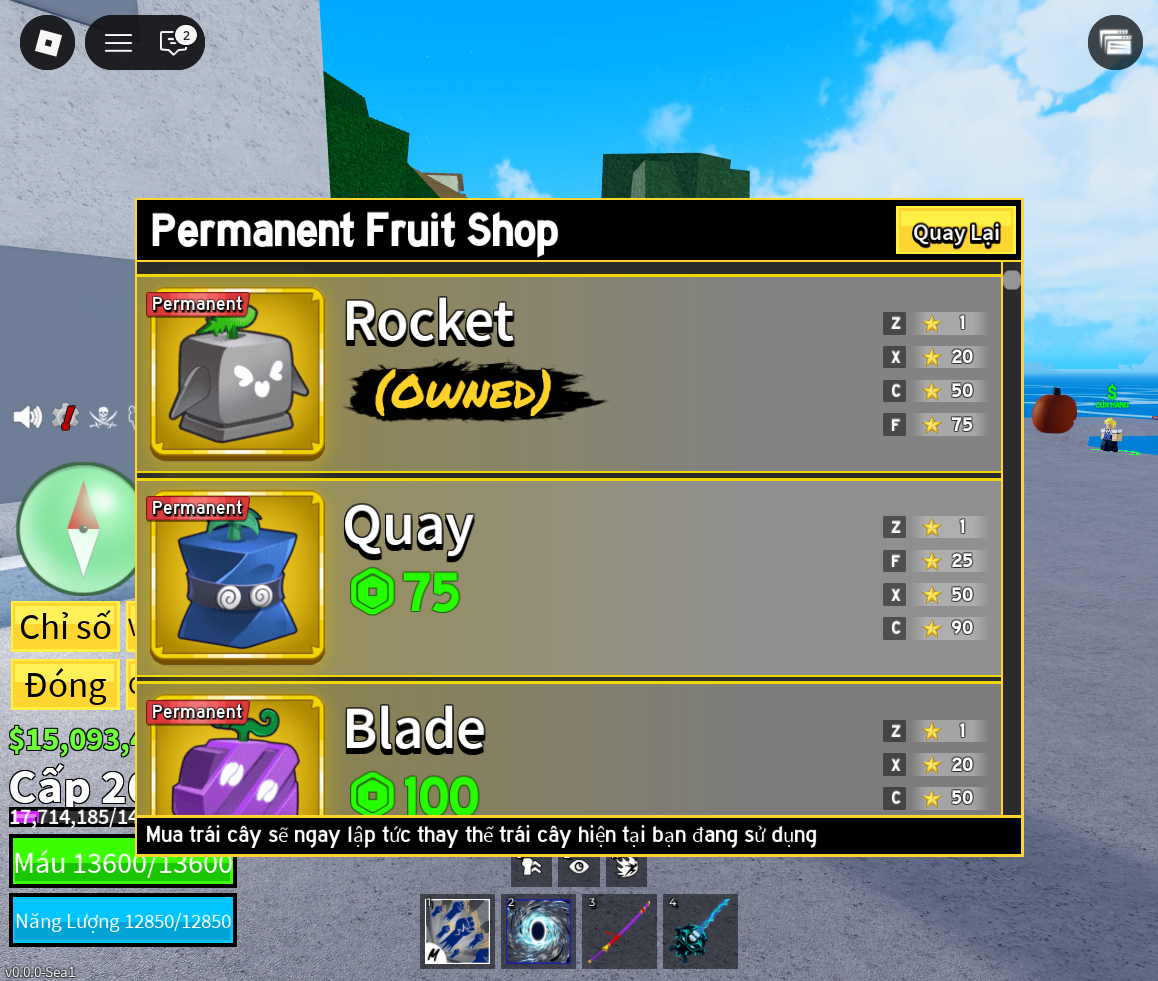Toggle the speaker sound icon

27,417
